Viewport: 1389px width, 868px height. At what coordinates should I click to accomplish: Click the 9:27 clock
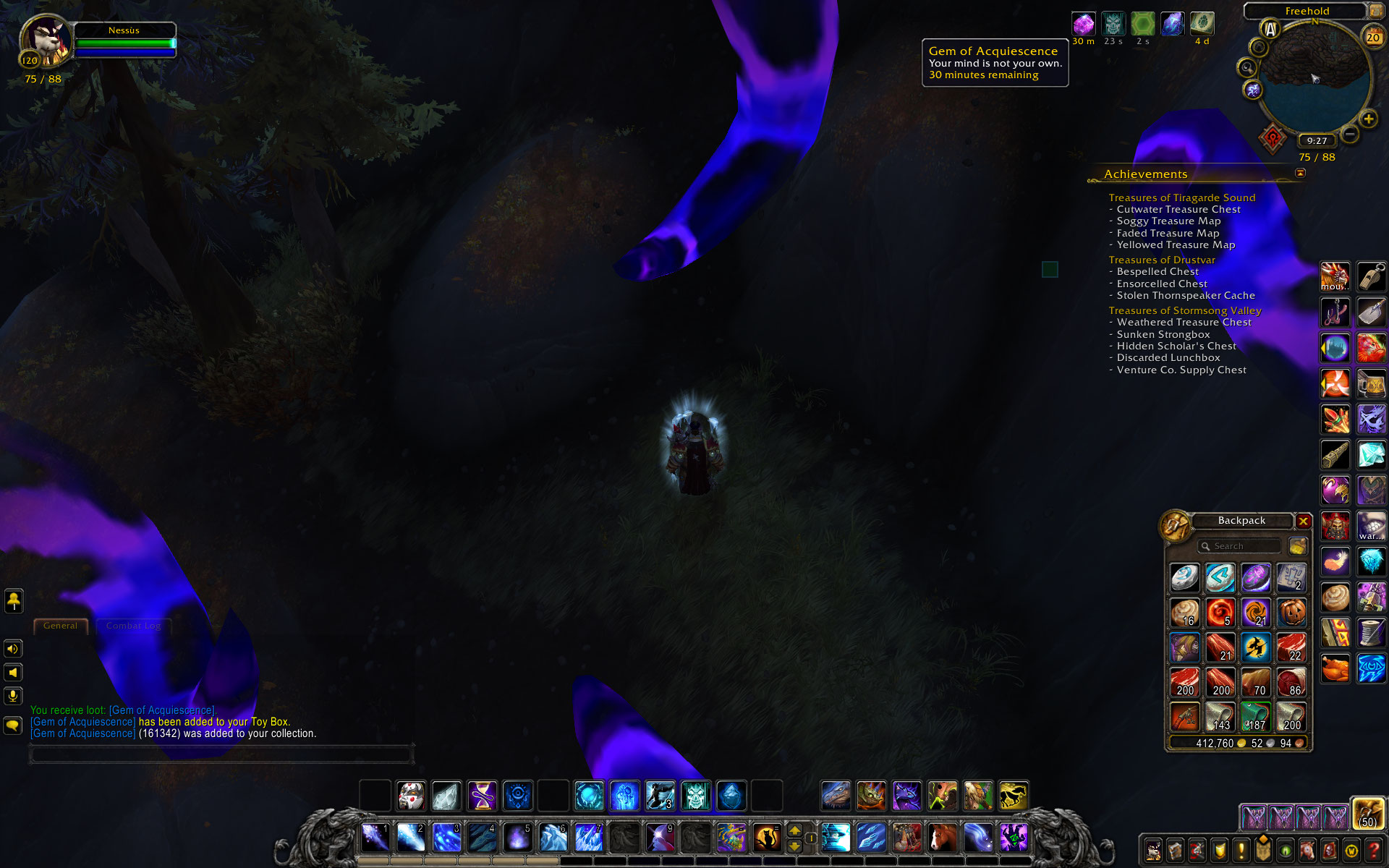(x=1317, y=141)
